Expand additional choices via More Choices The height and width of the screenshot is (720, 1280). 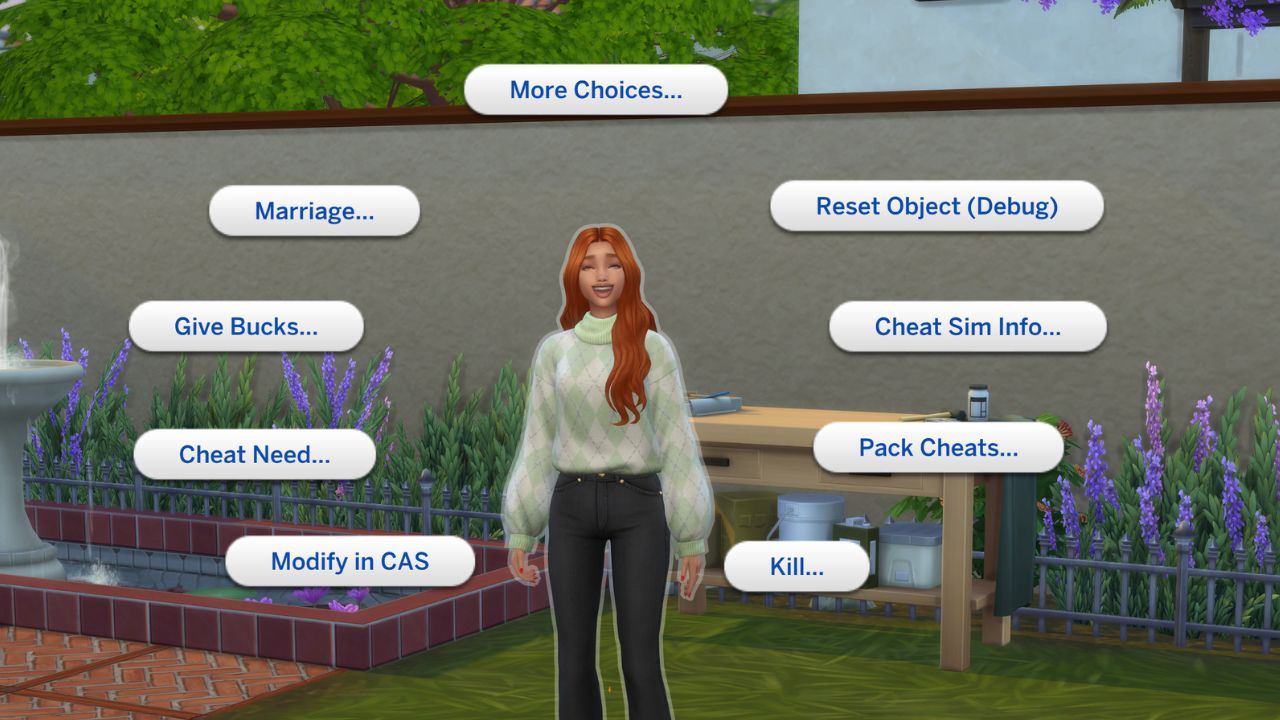(595, 89)
